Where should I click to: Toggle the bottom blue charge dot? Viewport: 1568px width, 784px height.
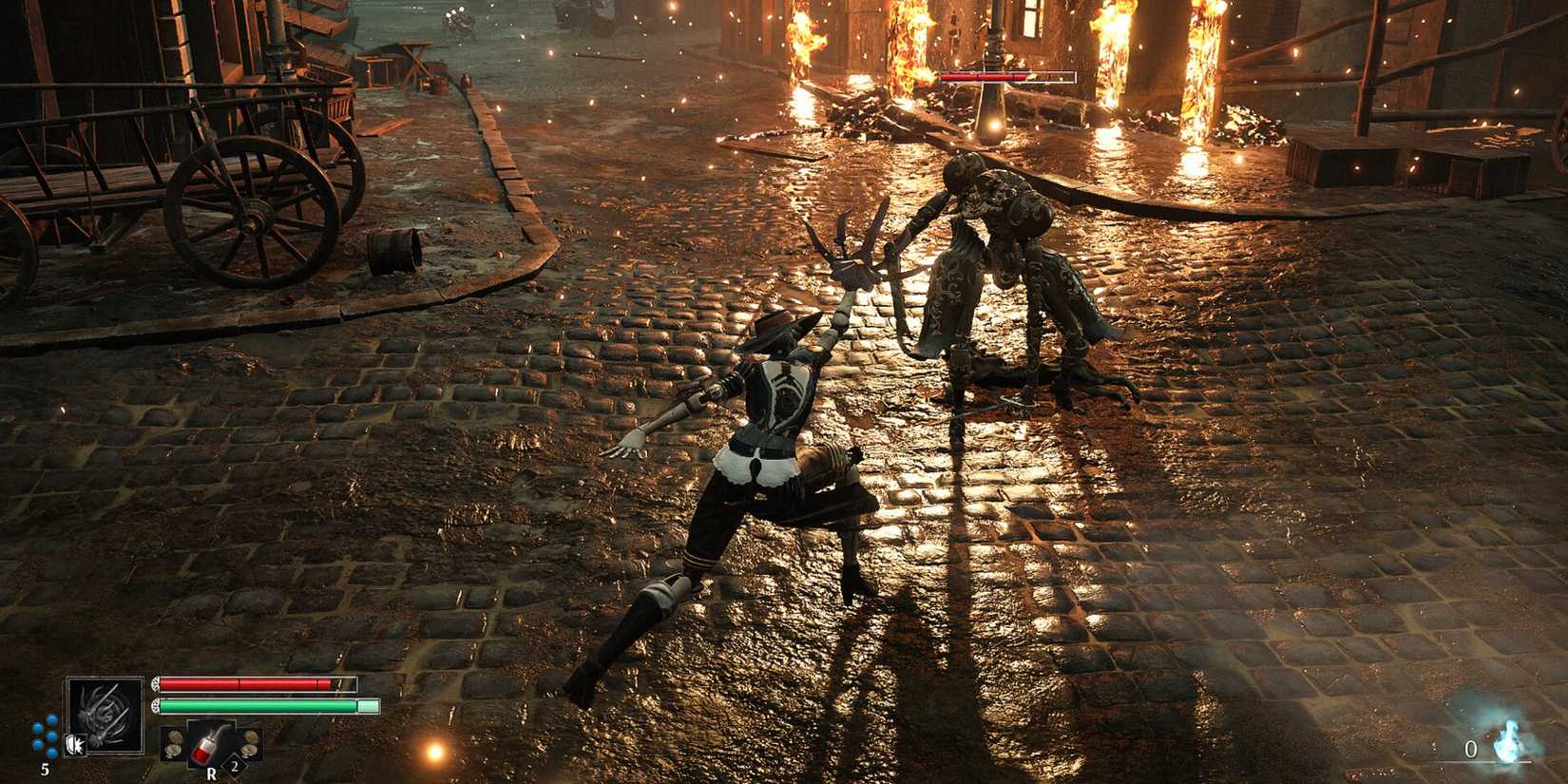[x=50, y=750]
